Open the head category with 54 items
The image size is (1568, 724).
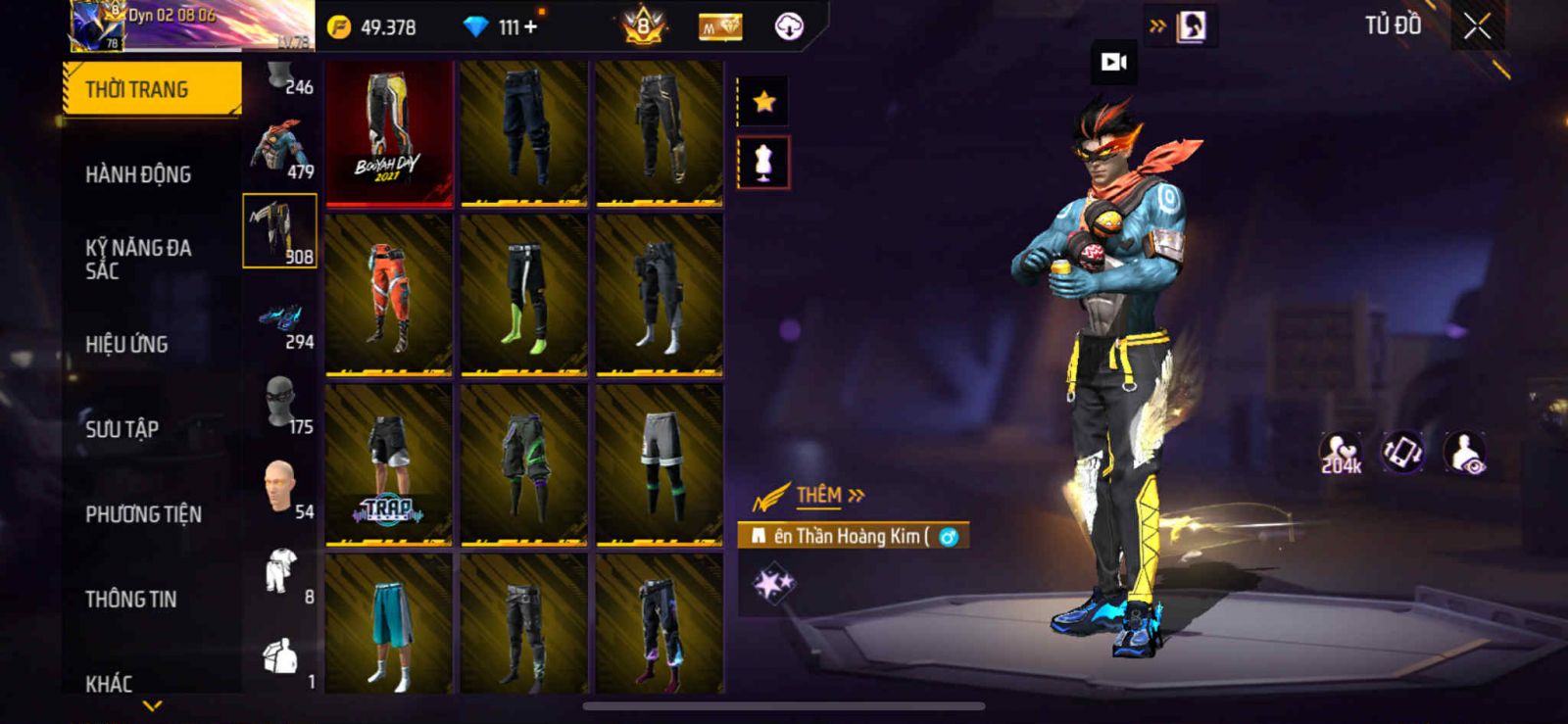coord(281,490)
